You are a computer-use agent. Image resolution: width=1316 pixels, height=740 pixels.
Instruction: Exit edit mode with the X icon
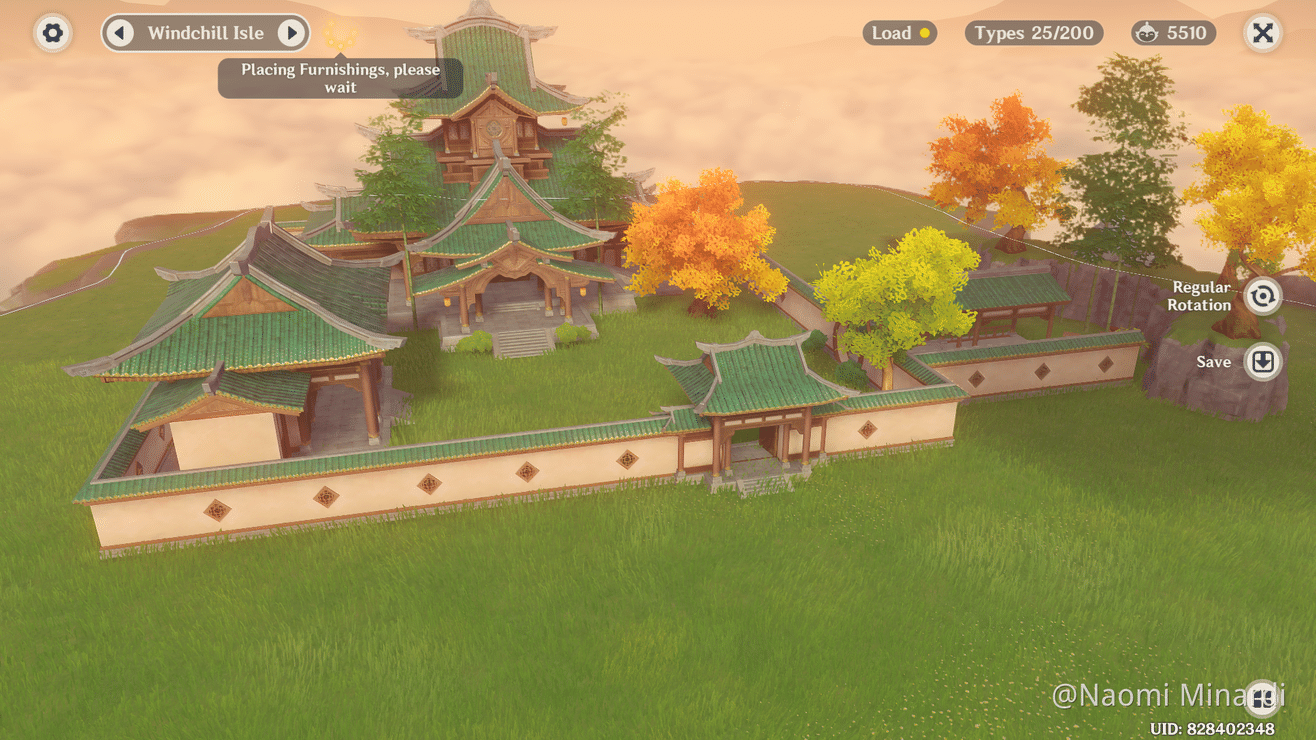1262,33
